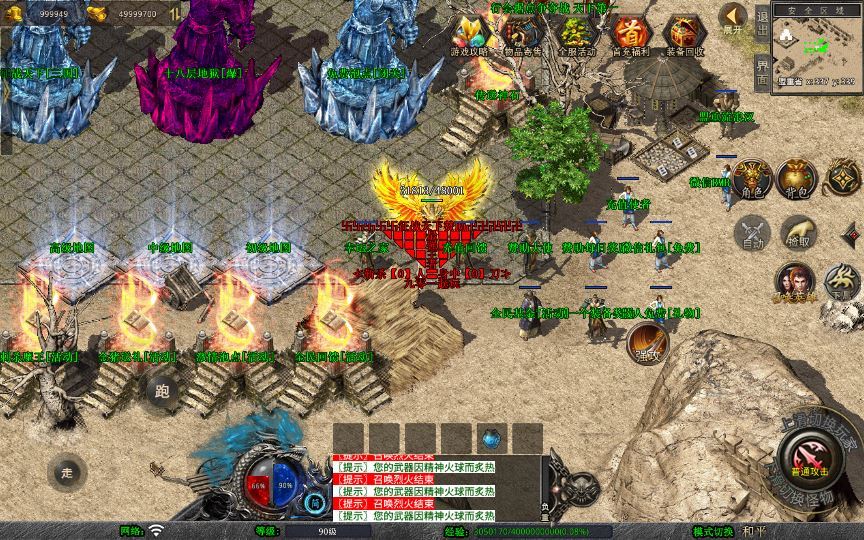Switch to 走 walk mode
The width and height of the screenshot is (864, 540).
point(67,472)
